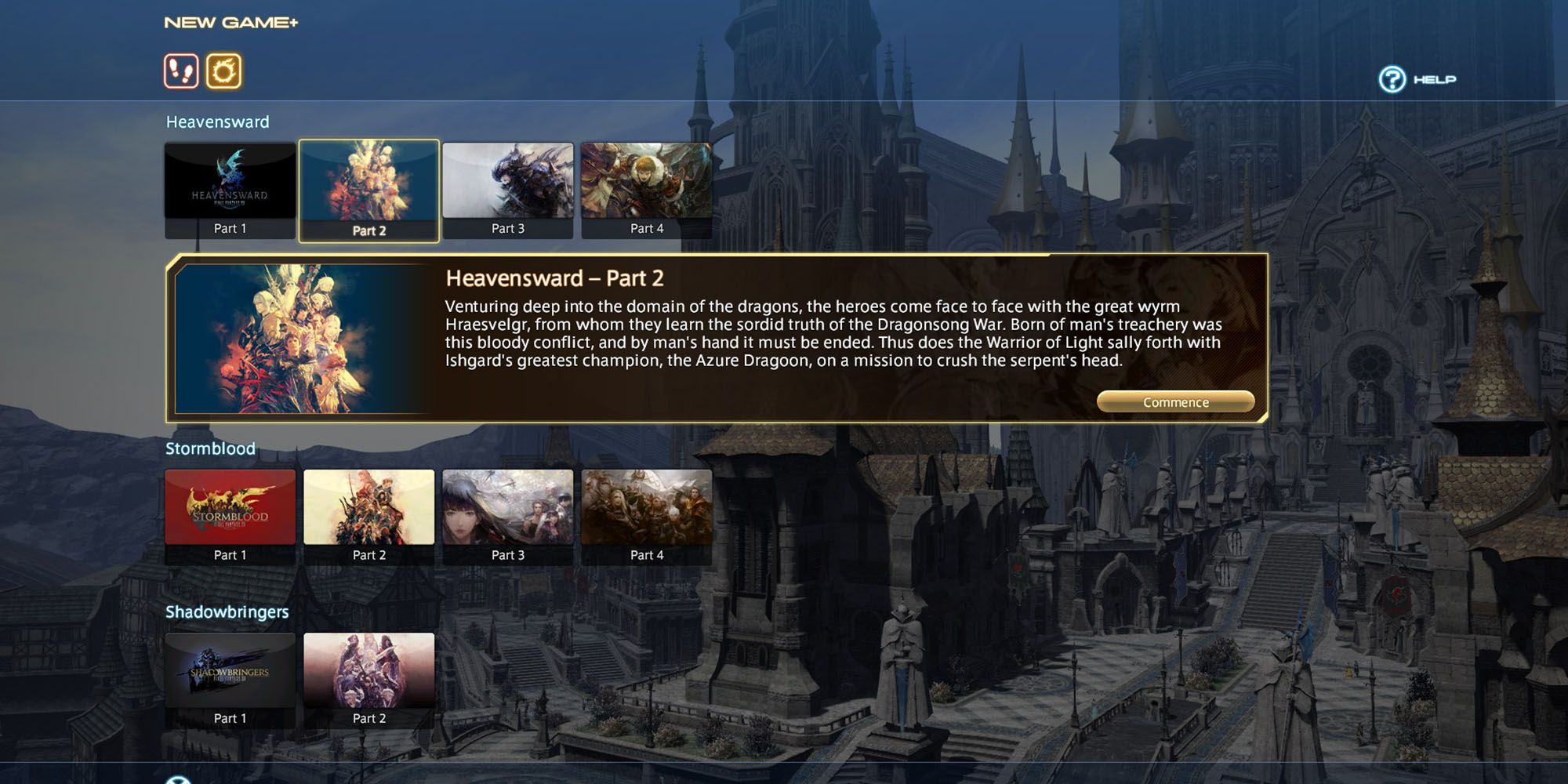1568x784 pixels.
Task: Click the Heavensward section label
Action: (x=217, y=122)
